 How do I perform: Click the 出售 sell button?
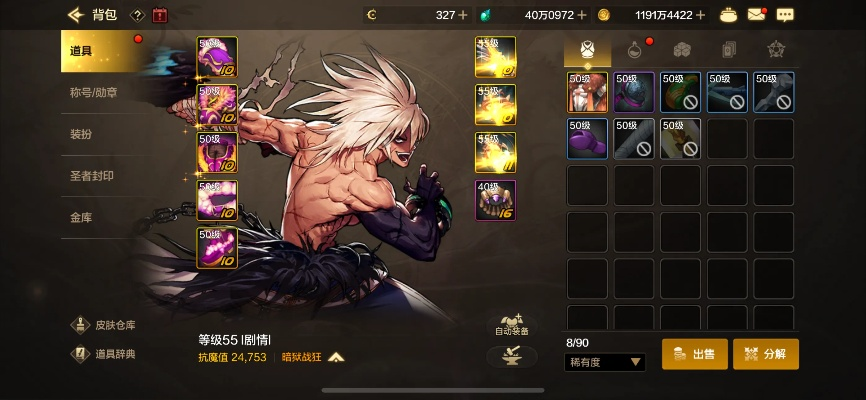point(694,354)
